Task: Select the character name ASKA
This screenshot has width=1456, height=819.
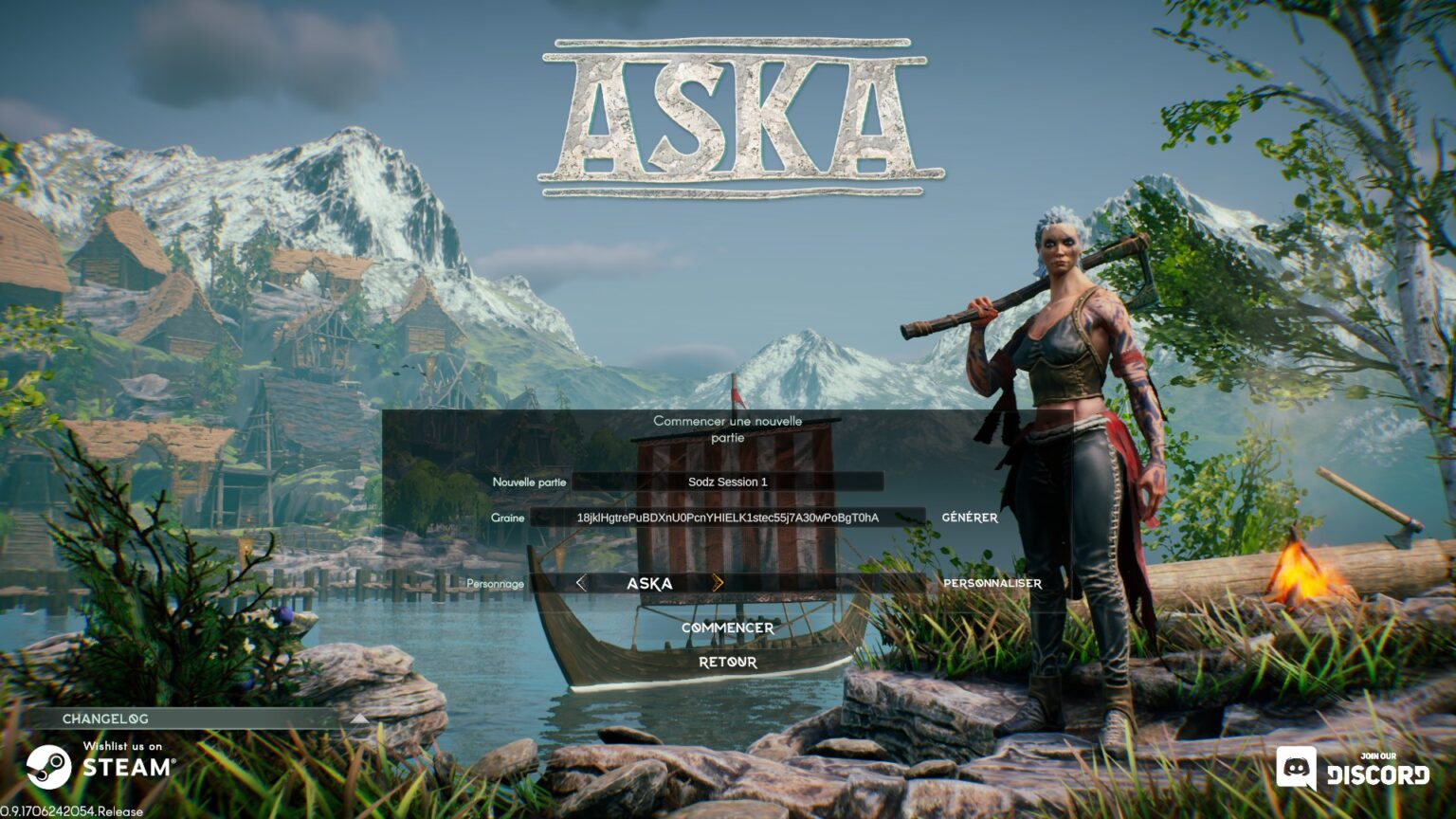Action: coord(650,584)
